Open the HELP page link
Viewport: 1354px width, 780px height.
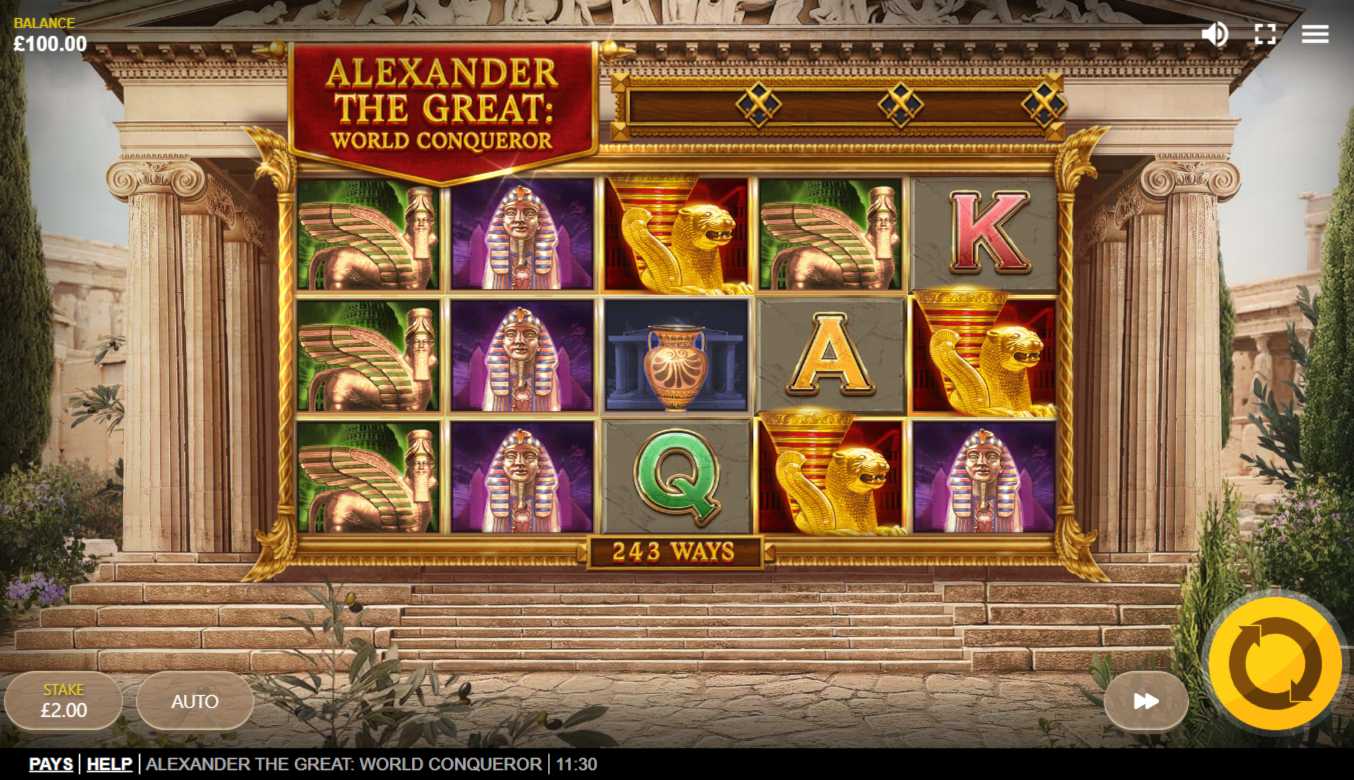click(x=109, y=764)
